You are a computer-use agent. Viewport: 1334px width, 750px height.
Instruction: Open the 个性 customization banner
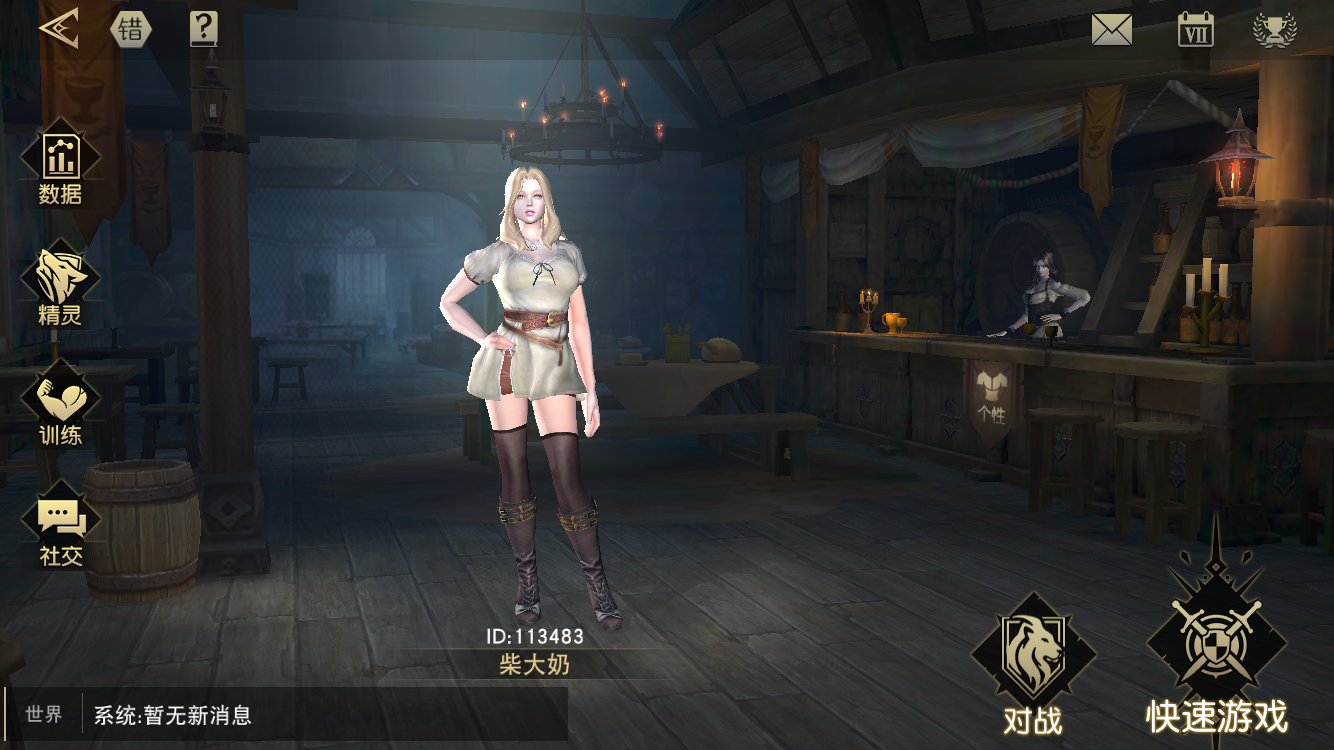[x=994, y=398]
